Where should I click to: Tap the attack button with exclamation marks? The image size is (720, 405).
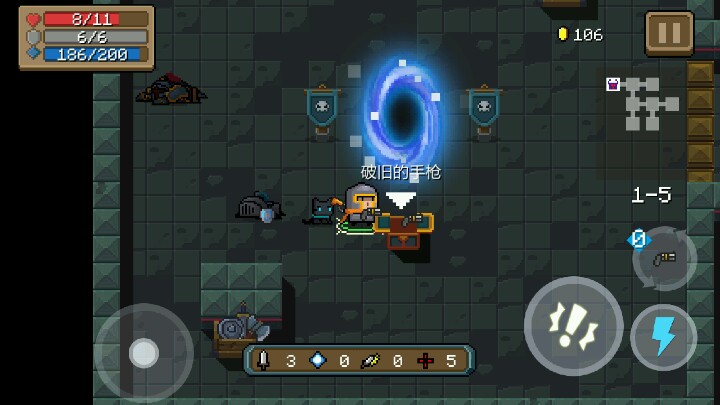(x=573, y=325)
